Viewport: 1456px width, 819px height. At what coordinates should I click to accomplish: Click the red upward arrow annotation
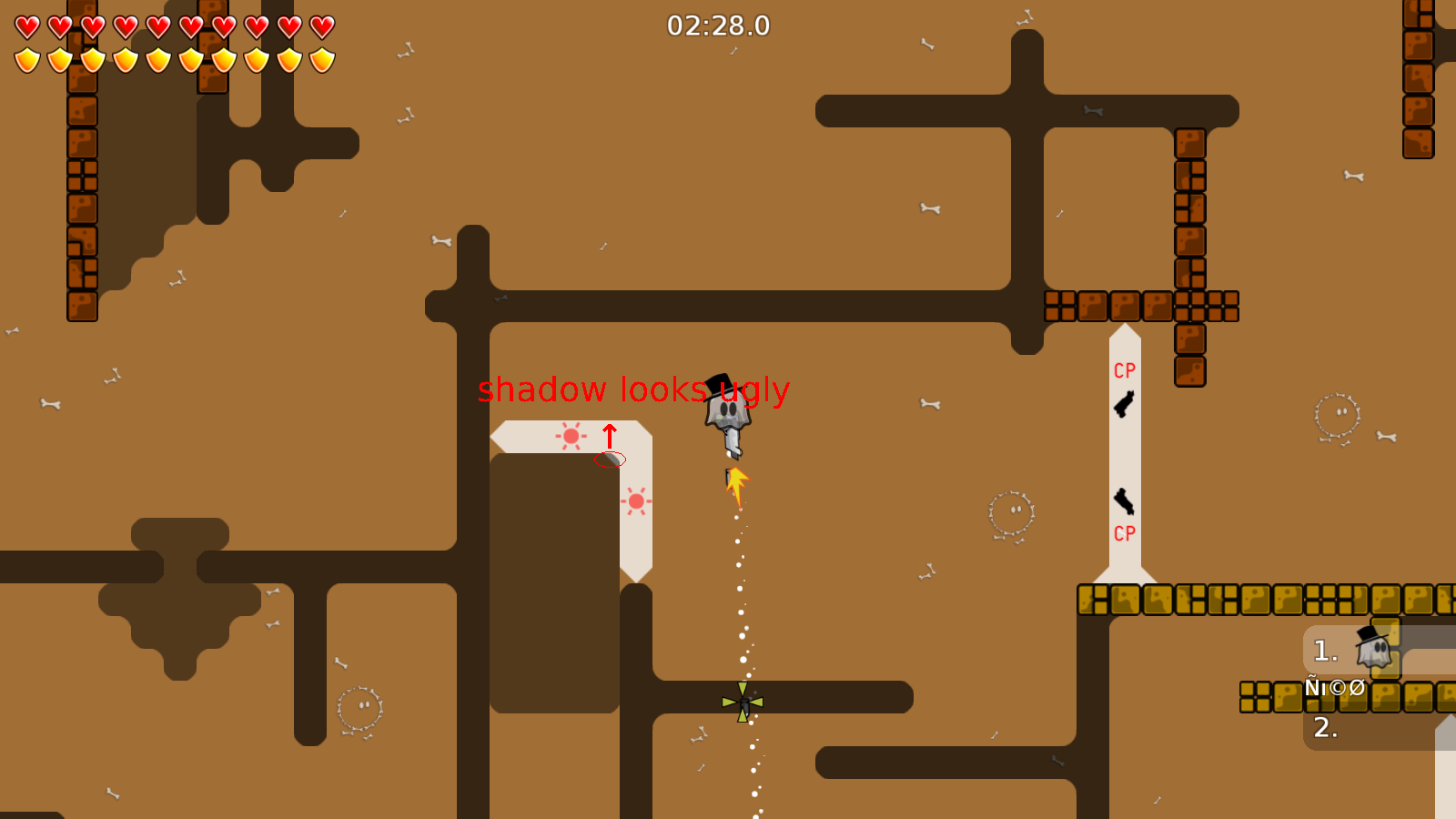(610, 437)
